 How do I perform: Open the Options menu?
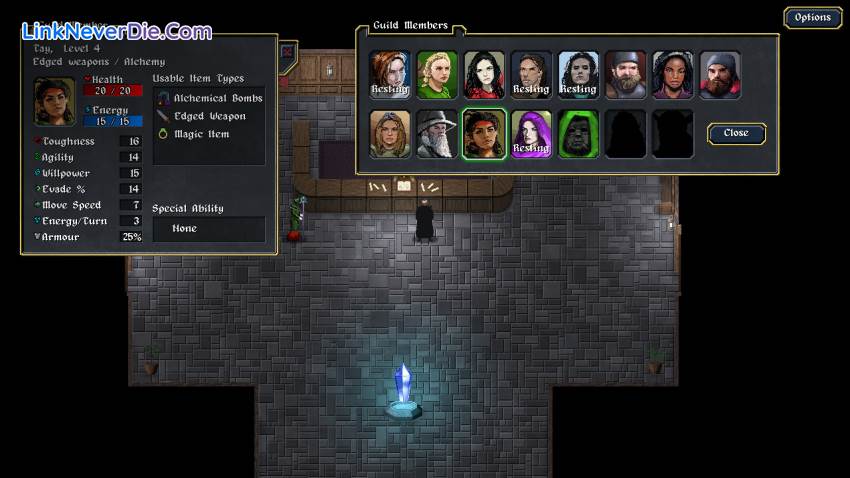coord(812,17)
